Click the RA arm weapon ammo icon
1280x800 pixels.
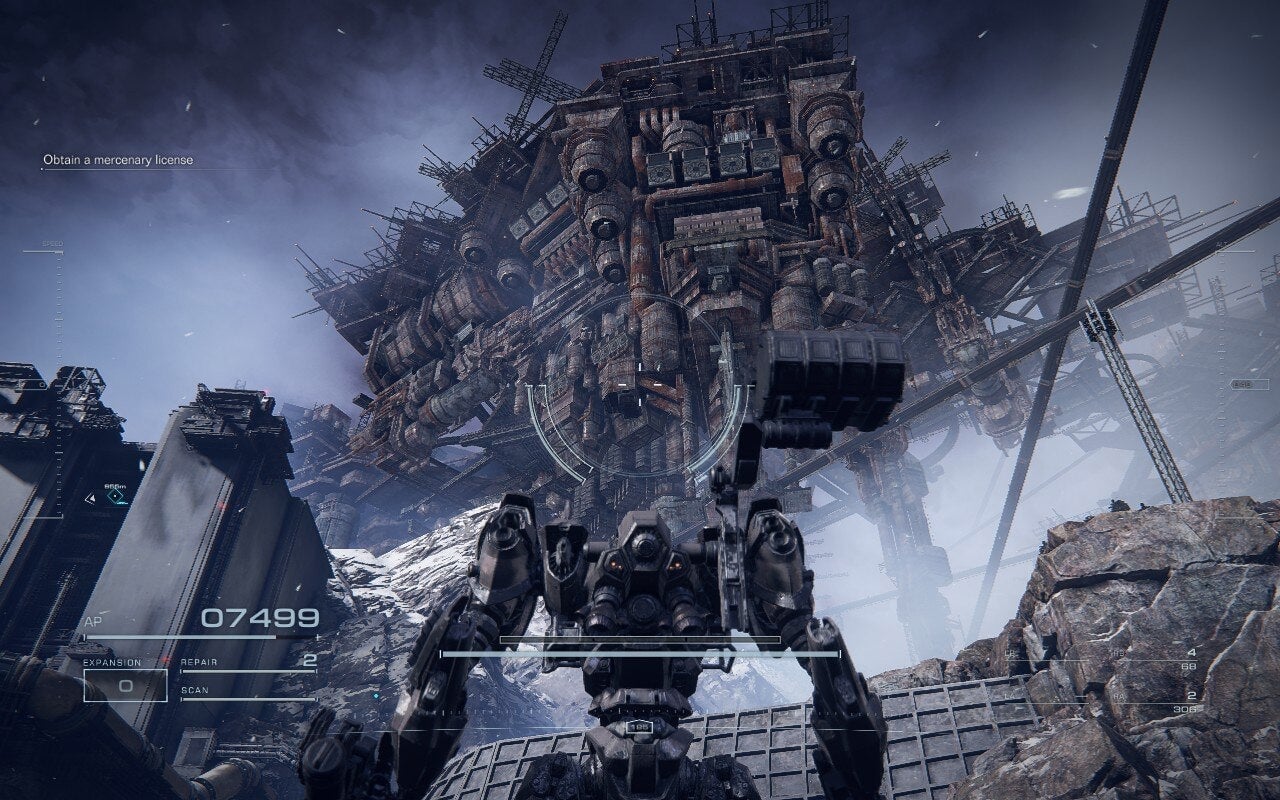[x=1117, y=697]
